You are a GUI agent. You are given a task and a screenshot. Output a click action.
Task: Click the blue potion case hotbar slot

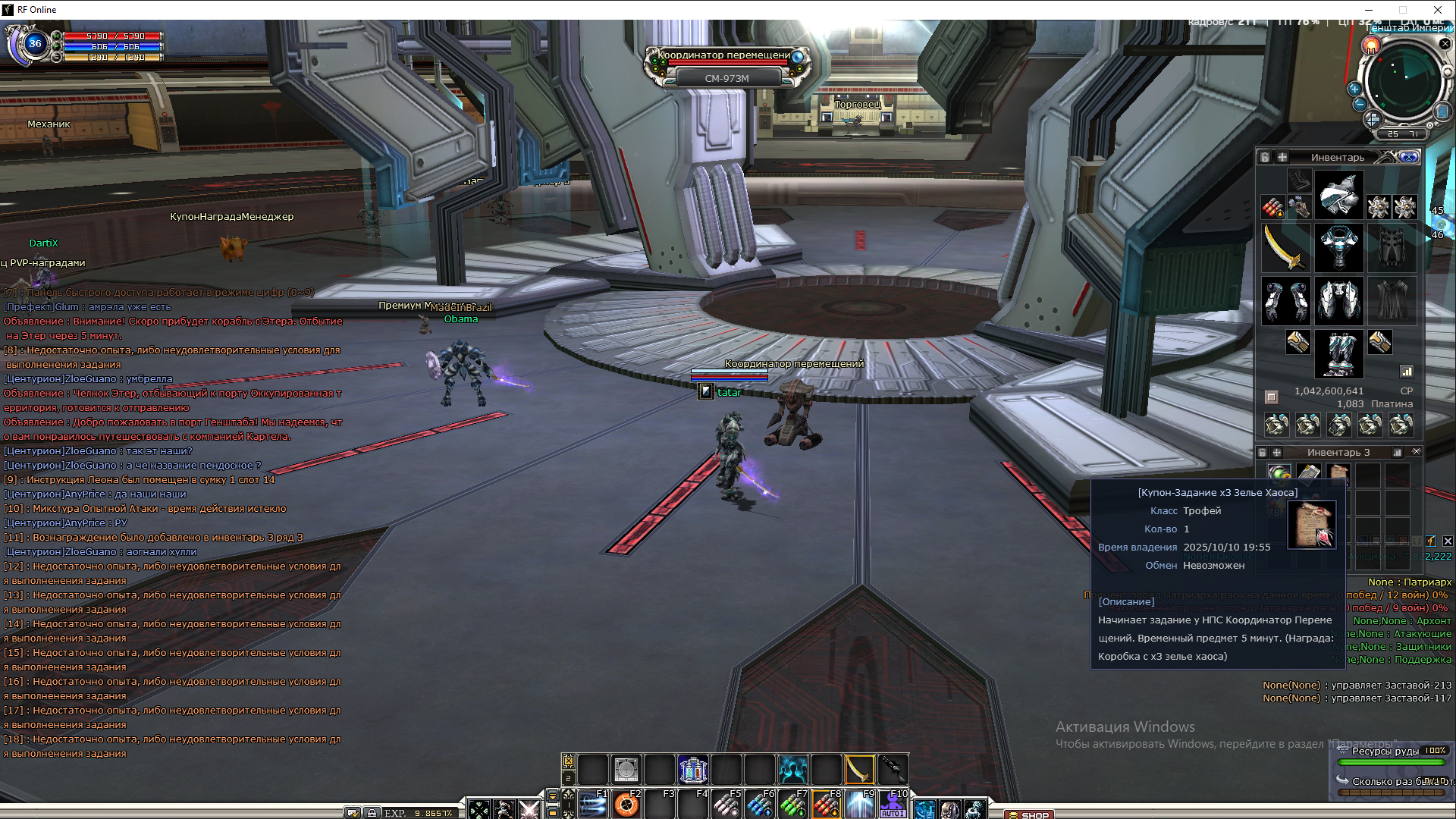692,770
